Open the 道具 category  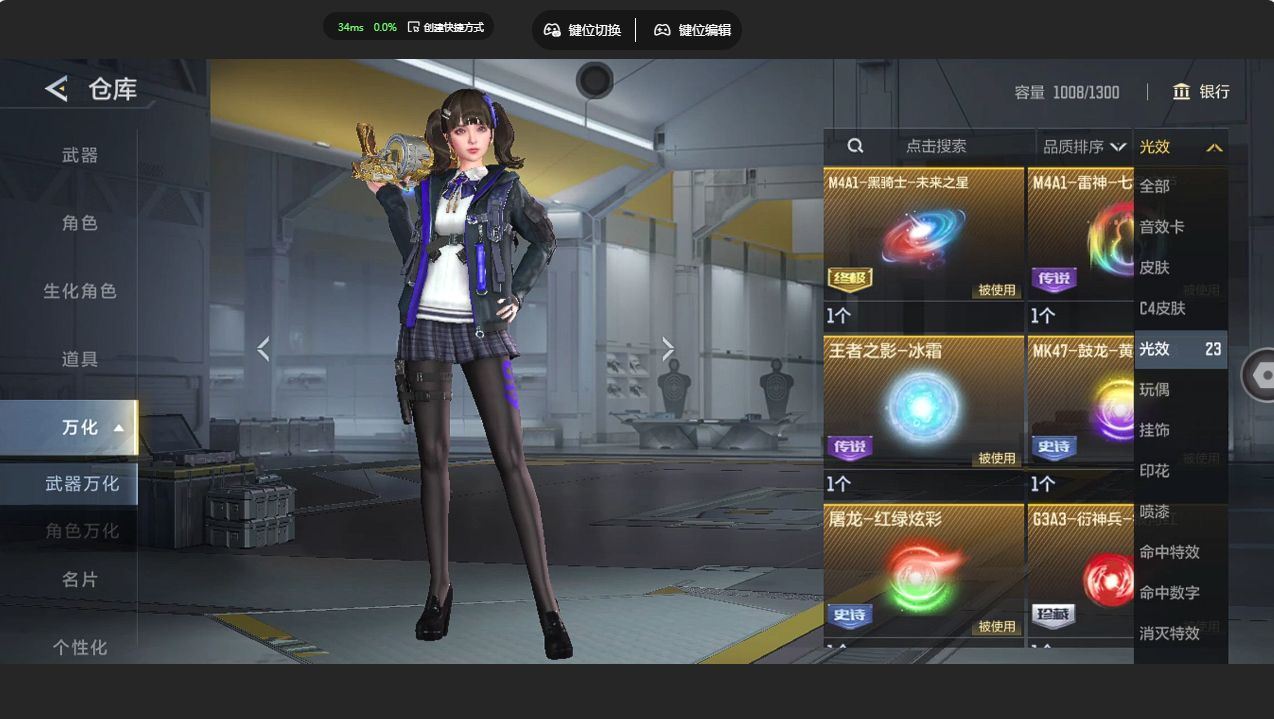point(80,359)
